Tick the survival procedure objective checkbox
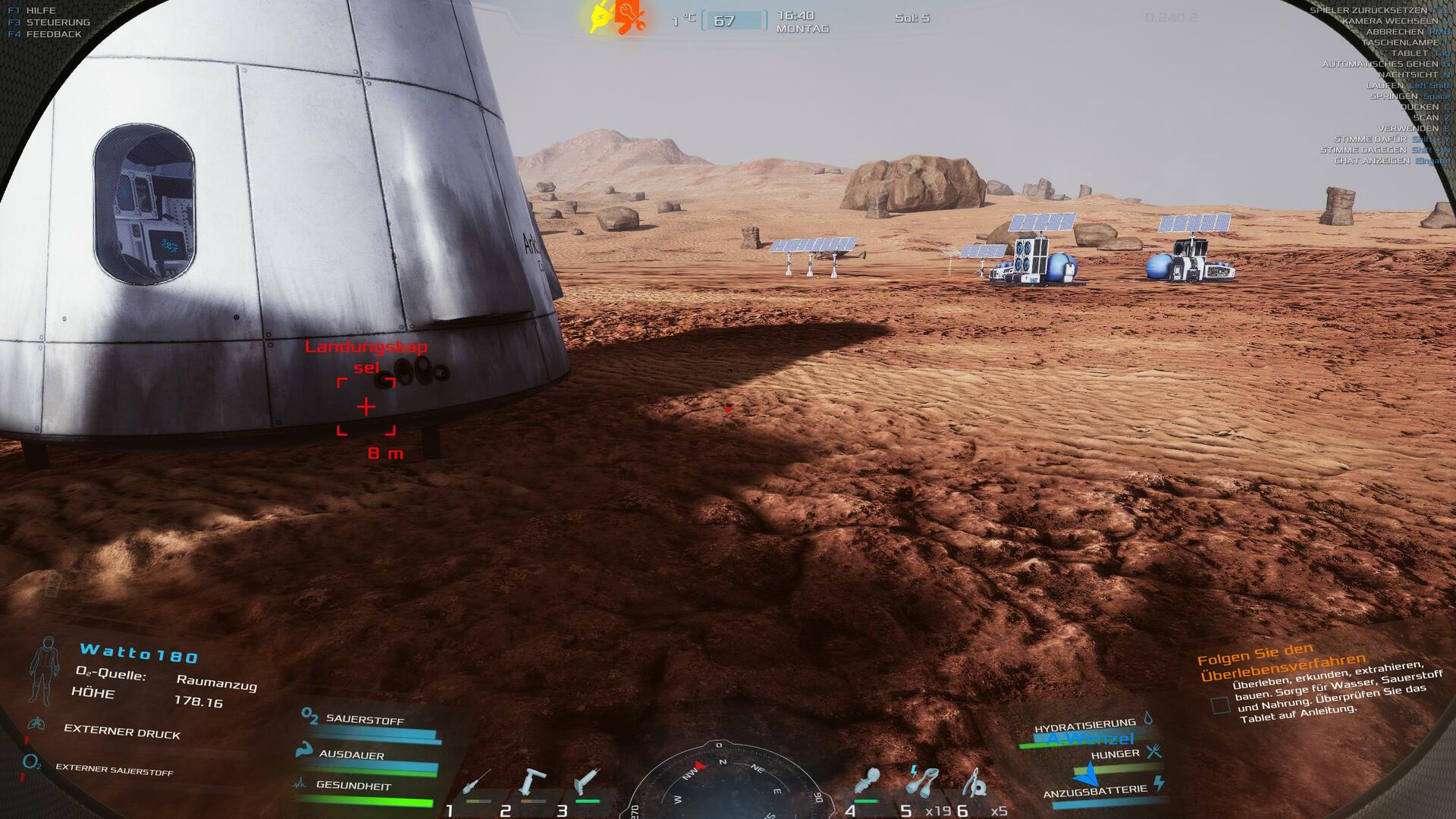 tap(1220, 705)
